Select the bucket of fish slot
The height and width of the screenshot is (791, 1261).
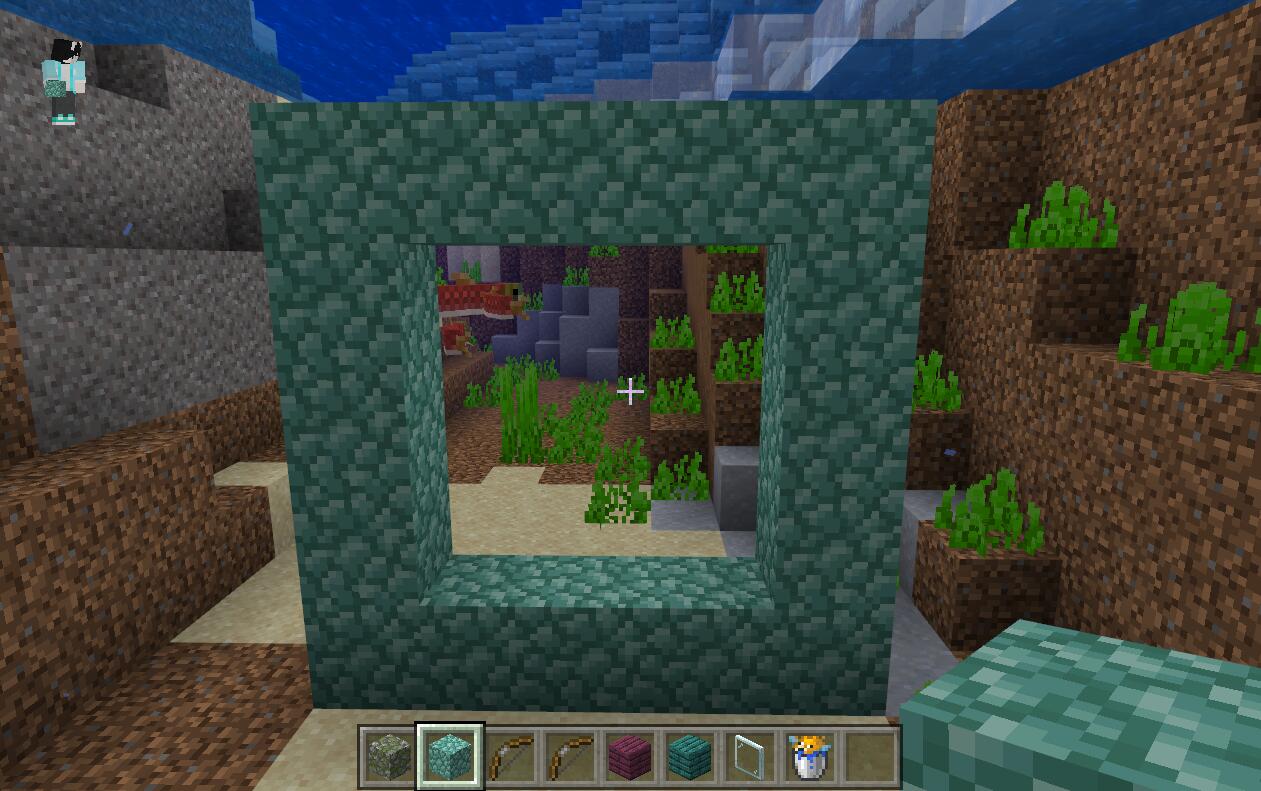click(809, 757)
